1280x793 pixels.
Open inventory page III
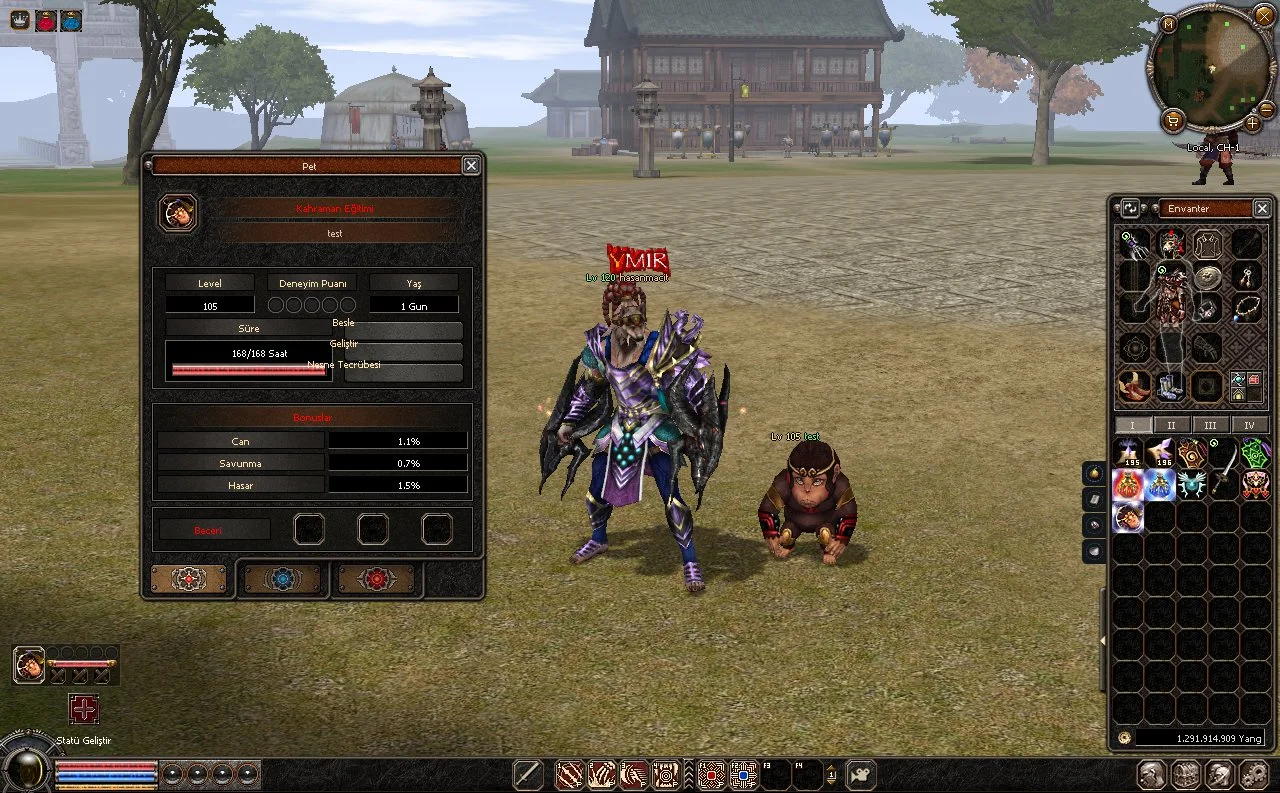[x=1210, y=425]
